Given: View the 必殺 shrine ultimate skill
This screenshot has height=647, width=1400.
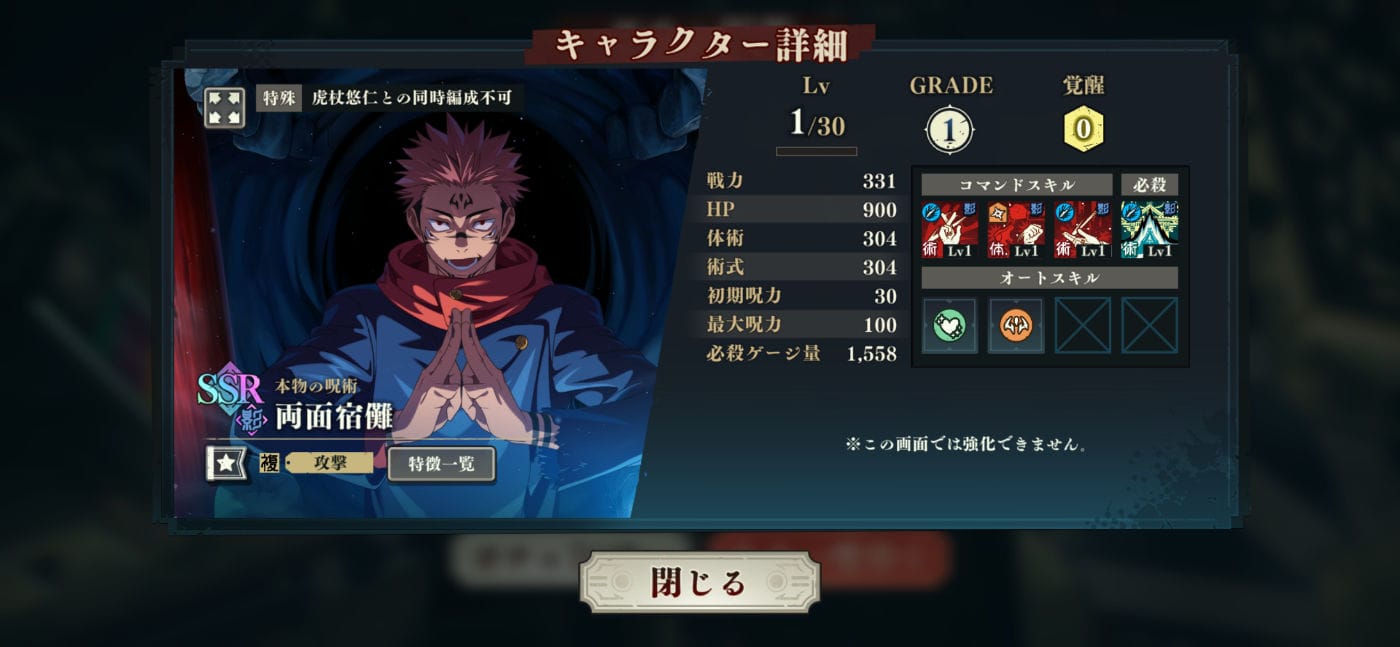Looking at the screenshot, I should [1149, 229].
